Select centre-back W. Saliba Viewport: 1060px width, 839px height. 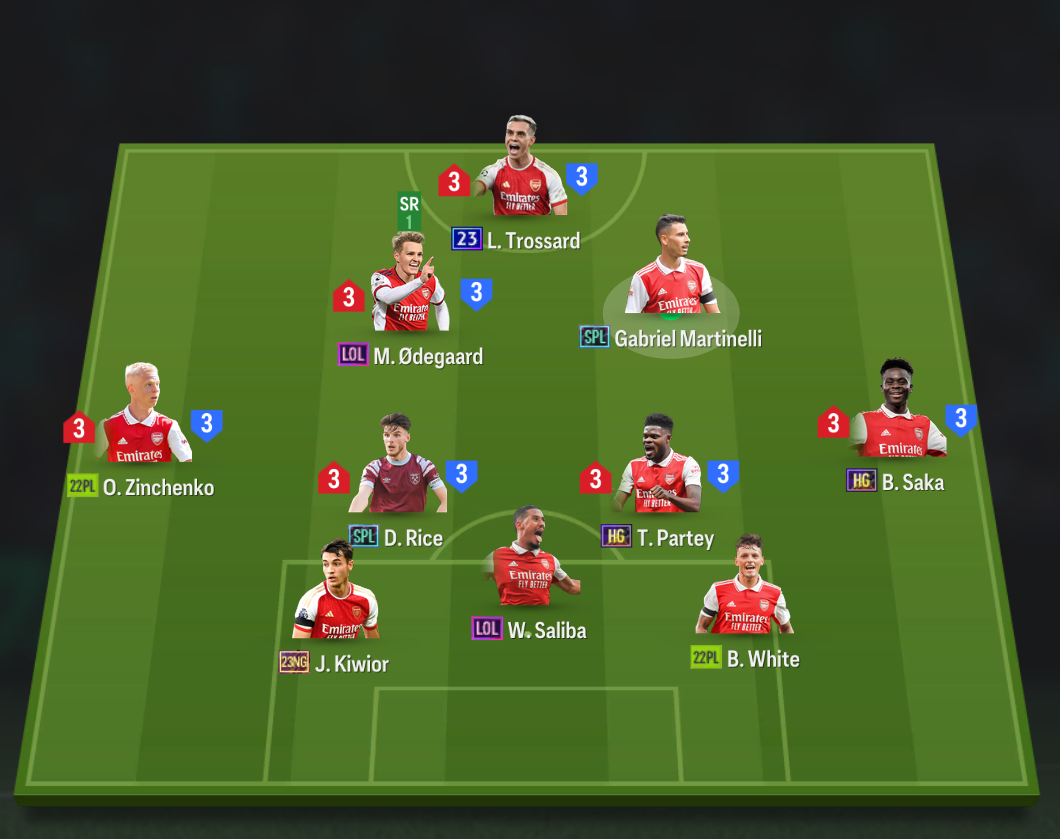tap(527, 562)
